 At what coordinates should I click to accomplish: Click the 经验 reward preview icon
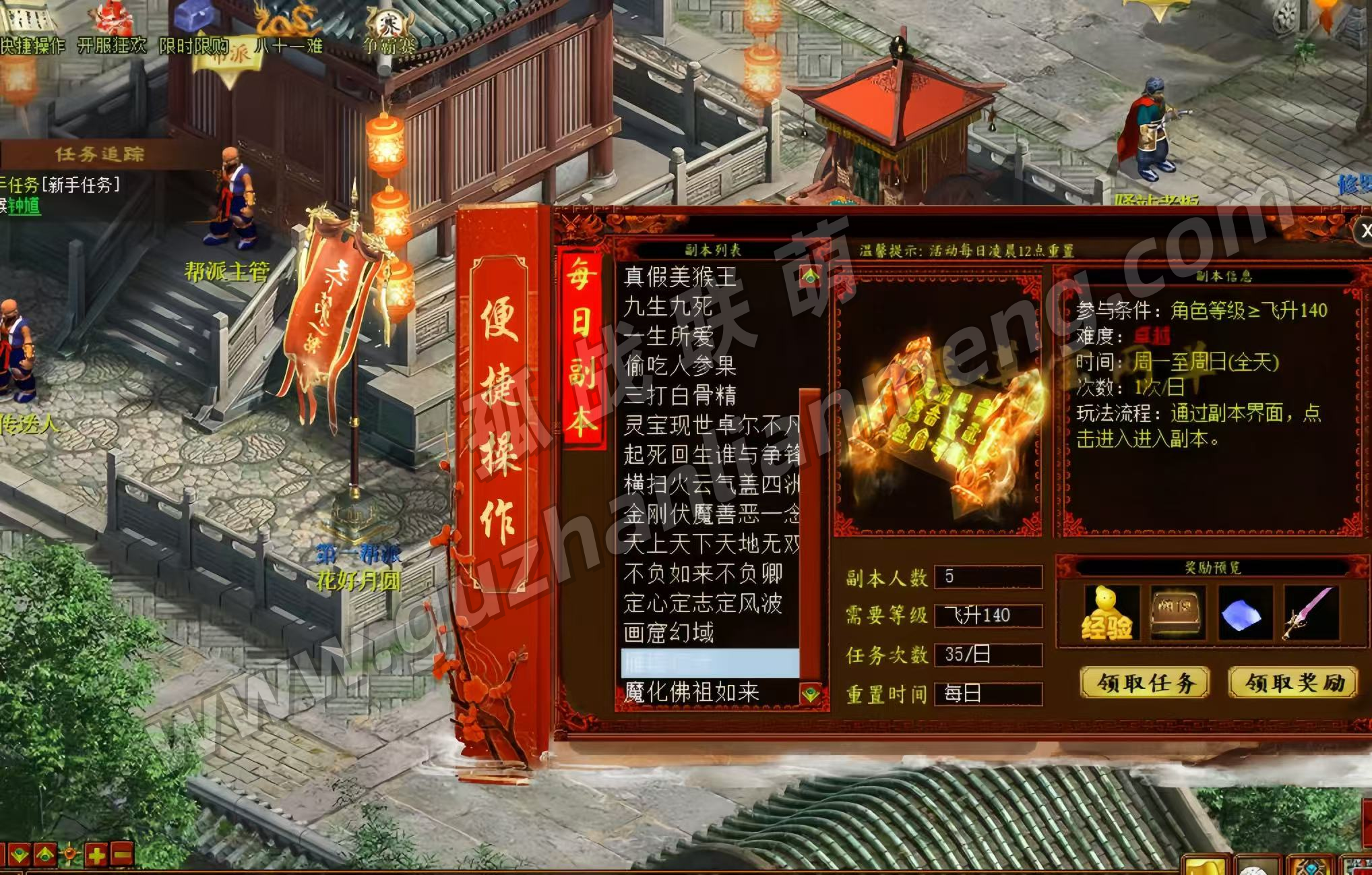(1107, 613)
